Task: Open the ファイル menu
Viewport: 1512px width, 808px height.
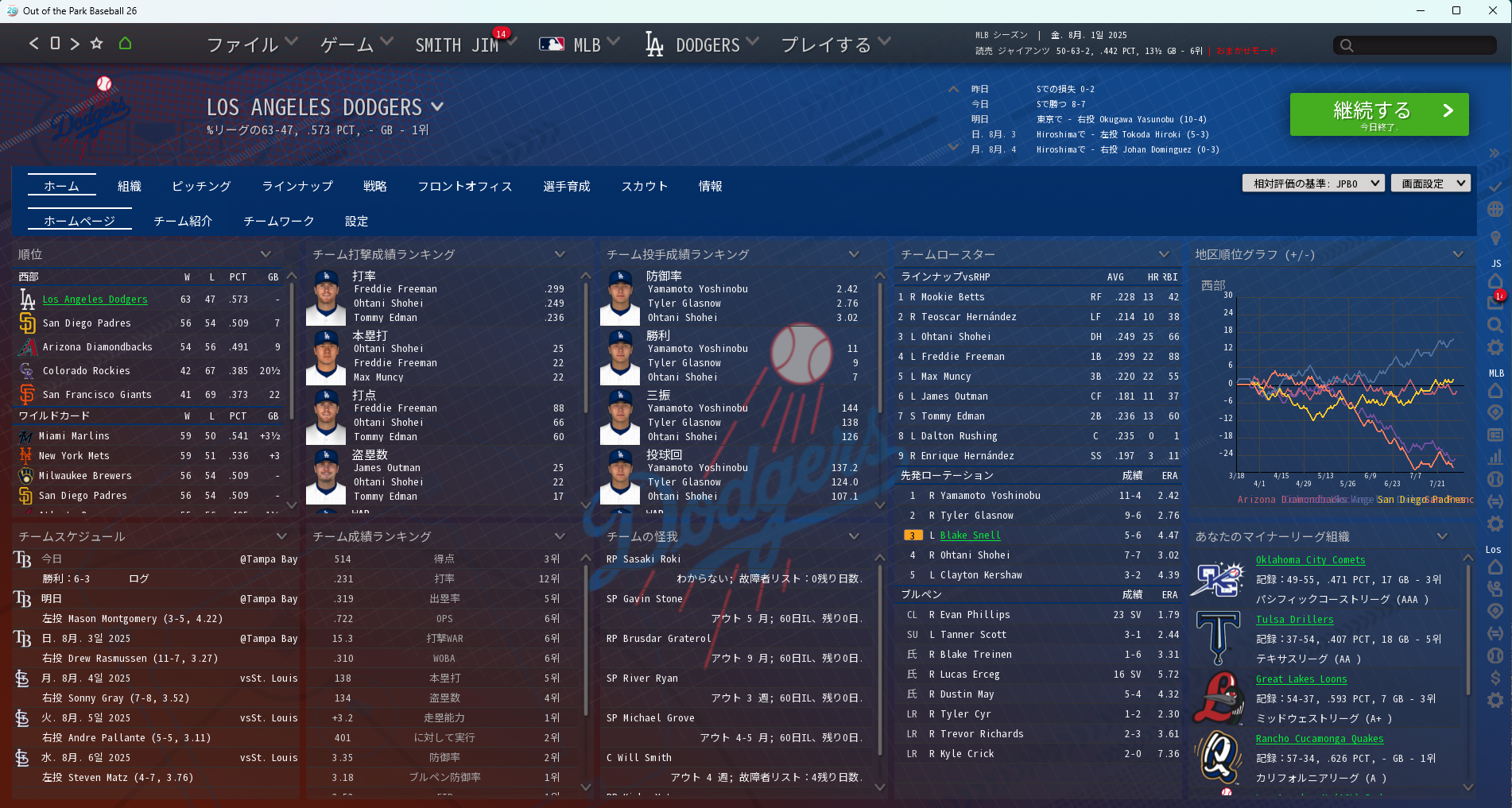Action: [x=251, y=44]
